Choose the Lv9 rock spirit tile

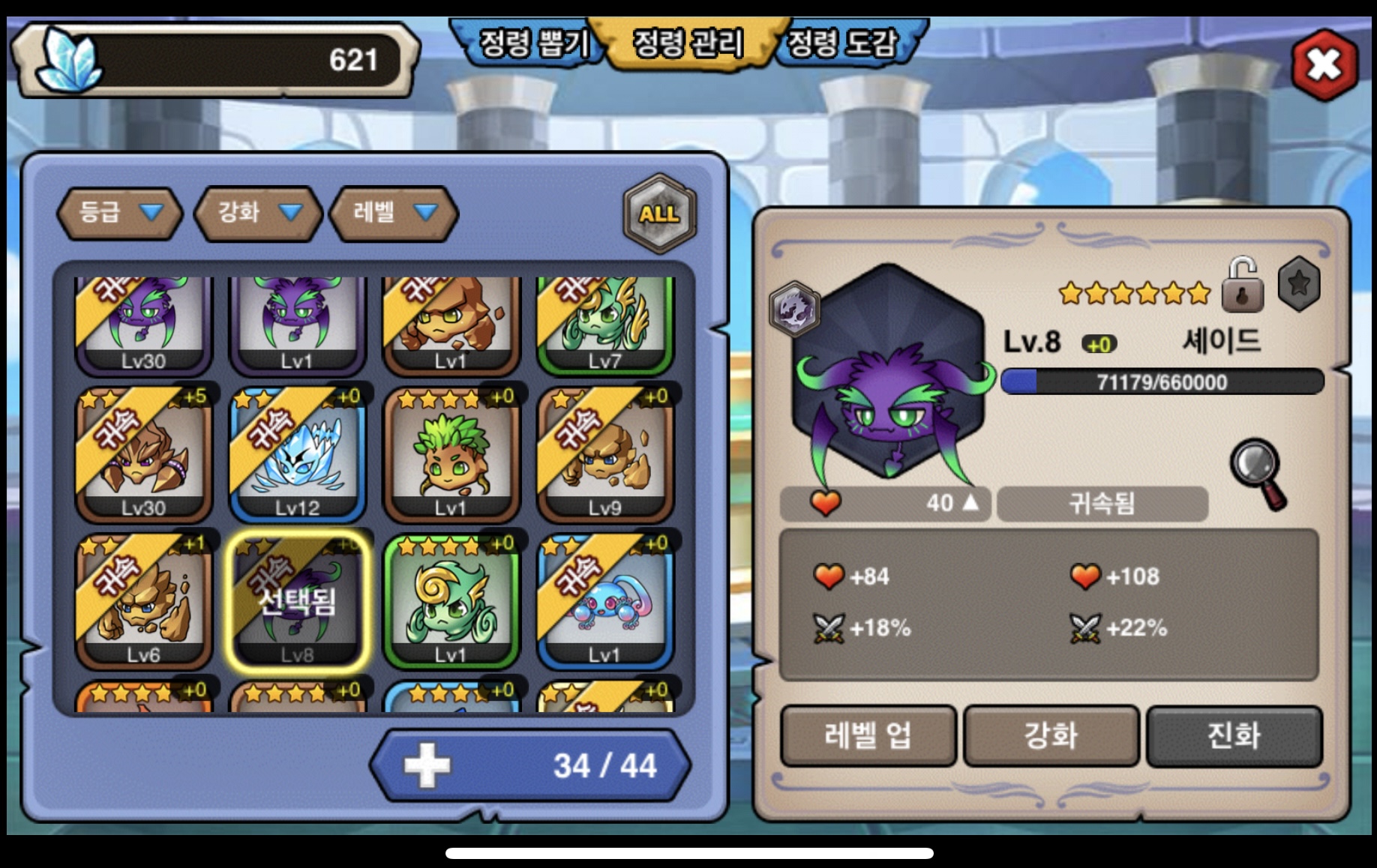coord(604,454)
